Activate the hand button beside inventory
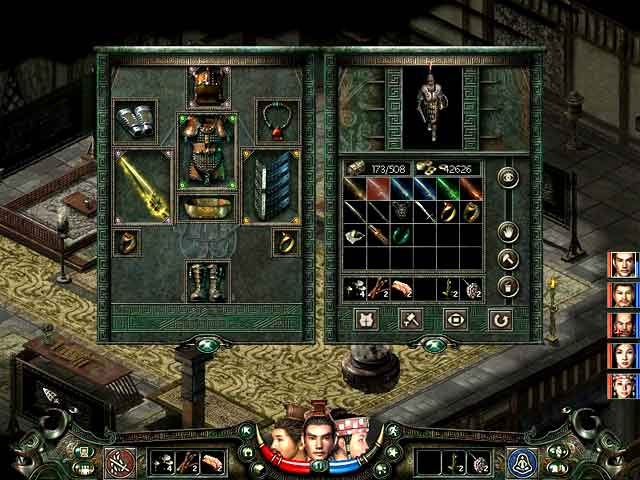Screen dimensions: 640x480 click(x=508, y=232)
